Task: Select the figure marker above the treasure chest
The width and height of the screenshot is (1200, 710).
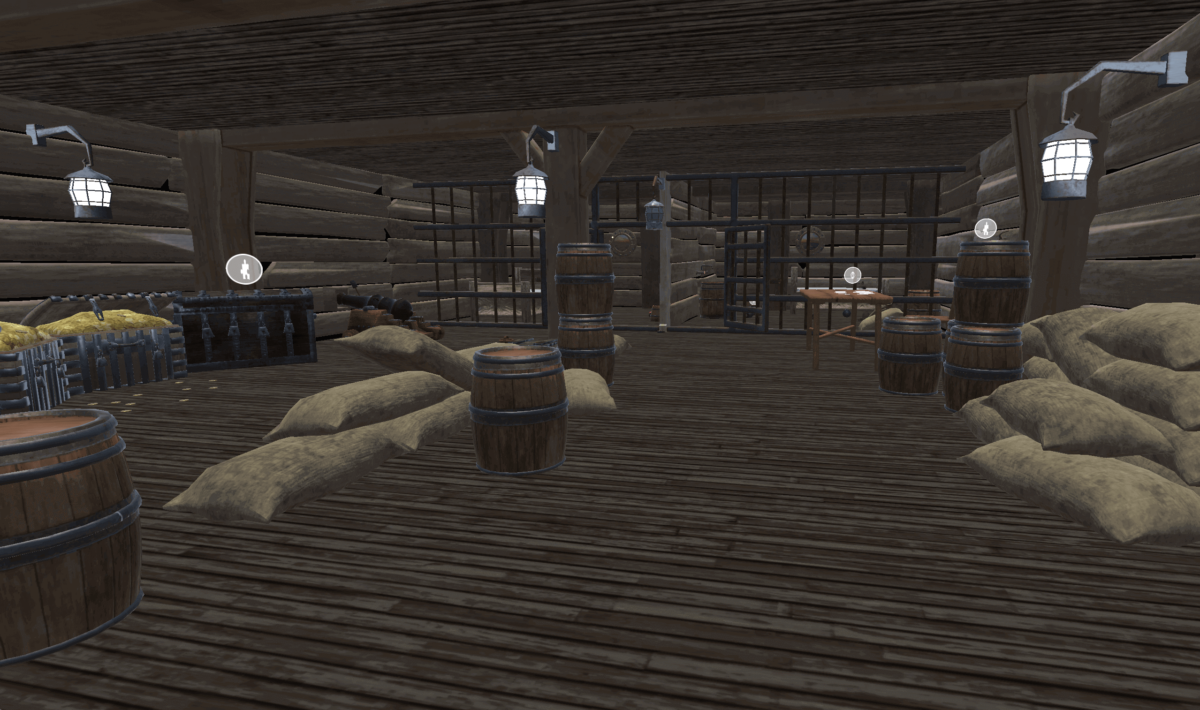Action: coord(244,268)
